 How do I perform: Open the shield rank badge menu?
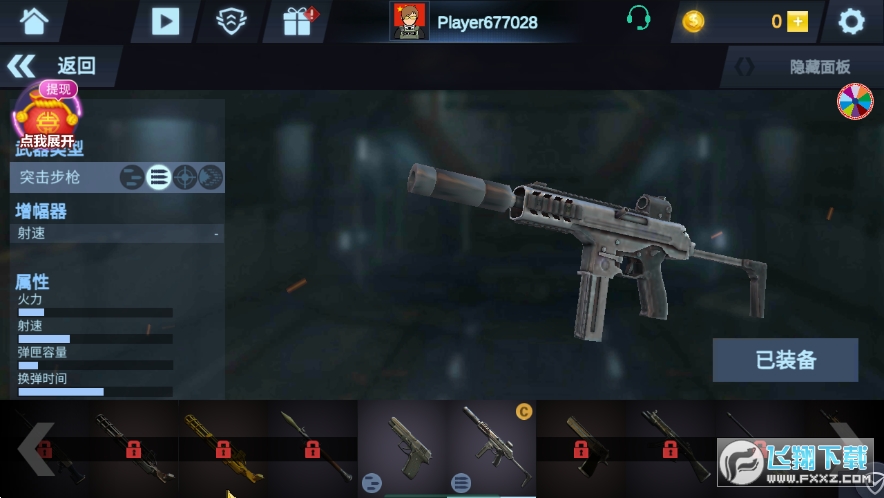point(232,20)
